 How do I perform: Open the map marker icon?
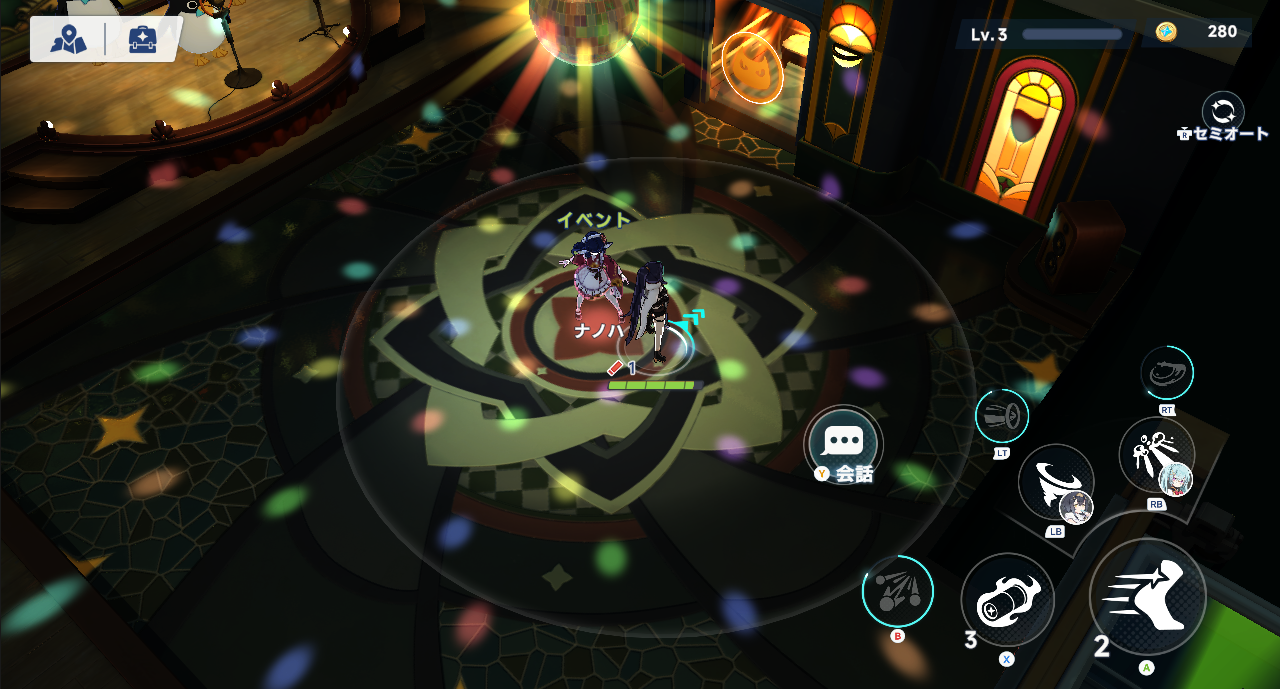[68, 39]
